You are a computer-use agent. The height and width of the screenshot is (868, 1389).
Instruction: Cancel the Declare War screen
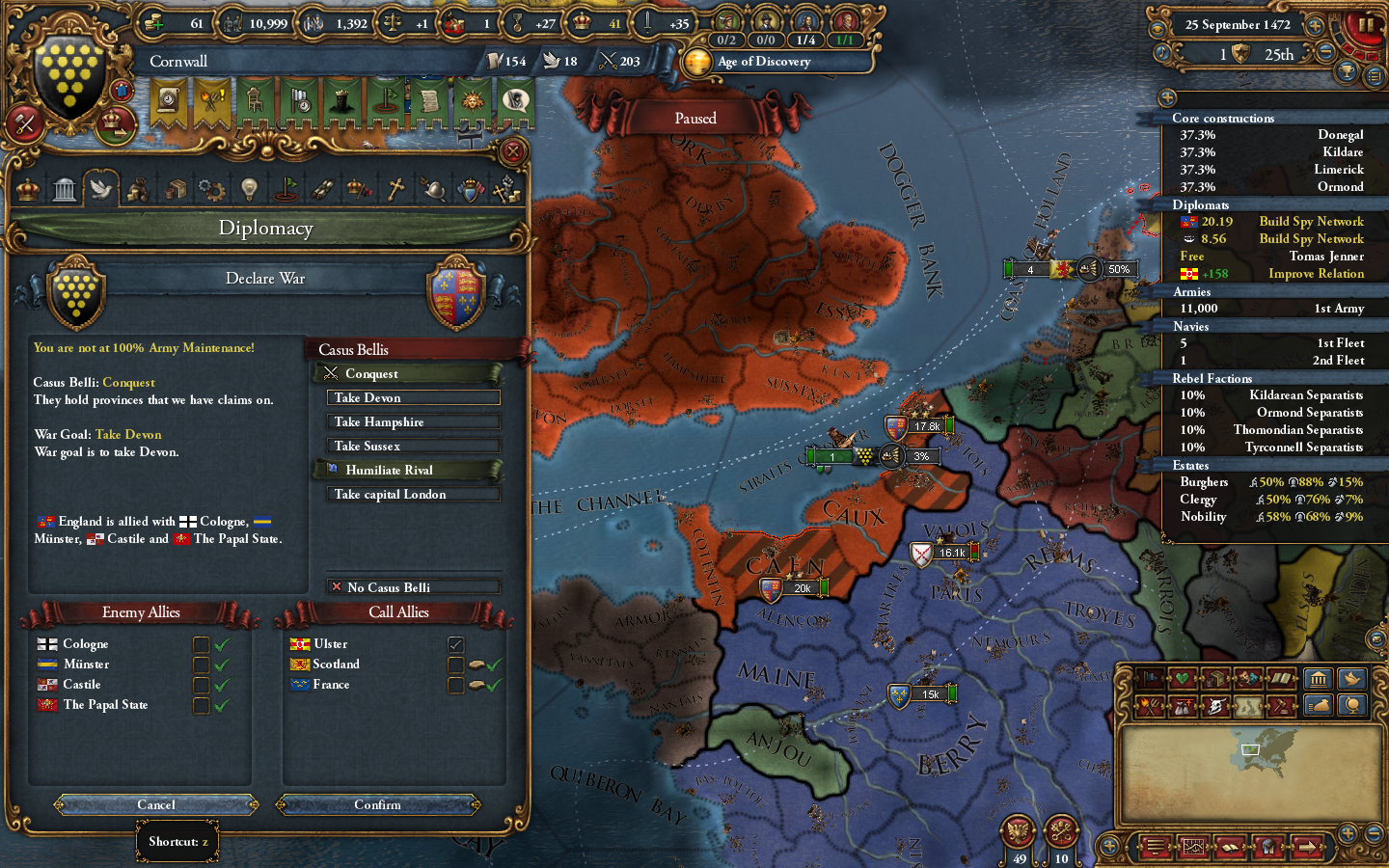(x=156, y=804)
